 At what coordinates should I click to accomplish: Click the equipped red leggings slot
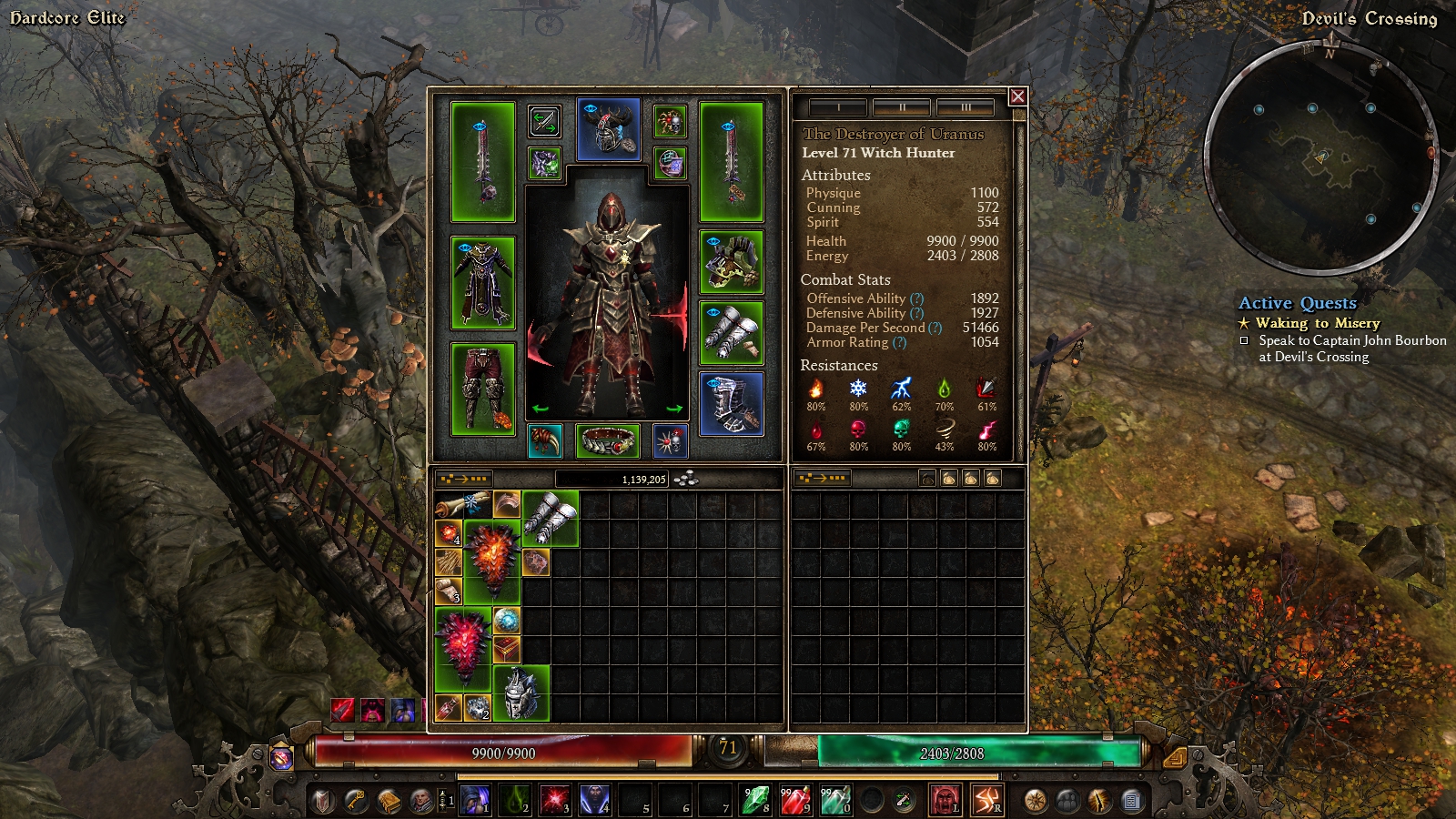pyautogui.click(x=482, y=389)
